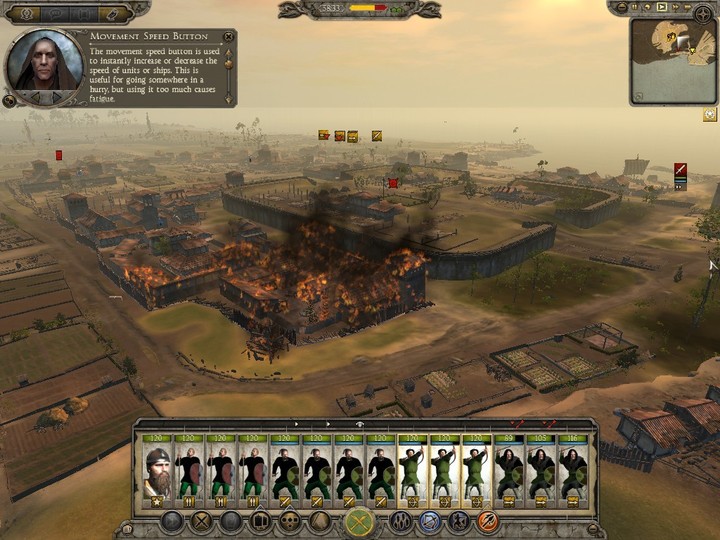Image resolution: width=720 pixels, height=540 pixels.
Task: Select the 89-man unit card
Action: coord(509,470)
